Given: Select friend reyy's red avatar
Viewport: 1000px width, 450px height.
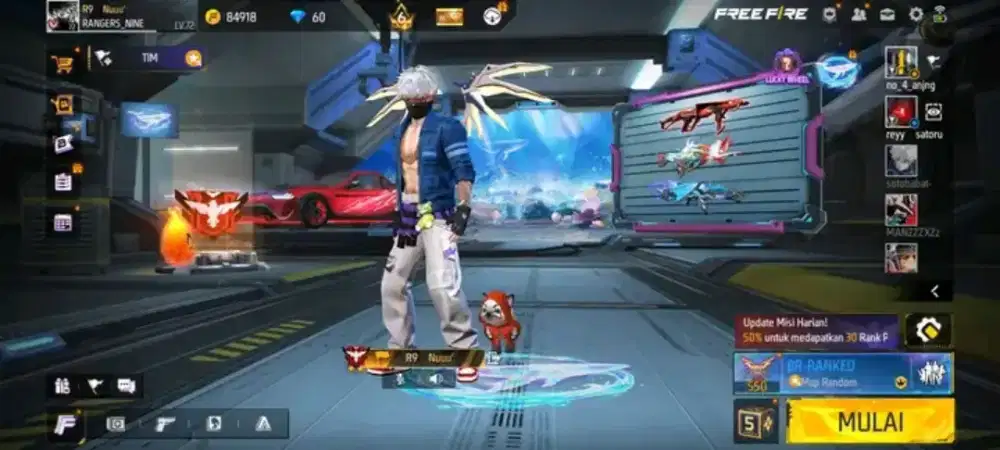Looking at the screenshot, I should point(901,111).
